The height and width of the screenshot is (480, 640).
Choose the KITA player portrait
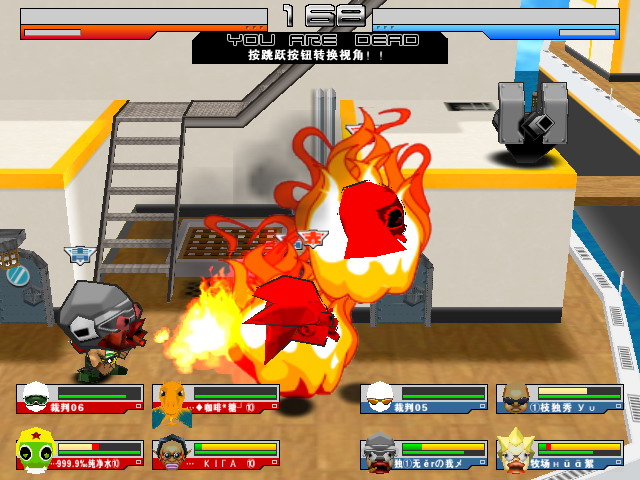pos(171,453)
